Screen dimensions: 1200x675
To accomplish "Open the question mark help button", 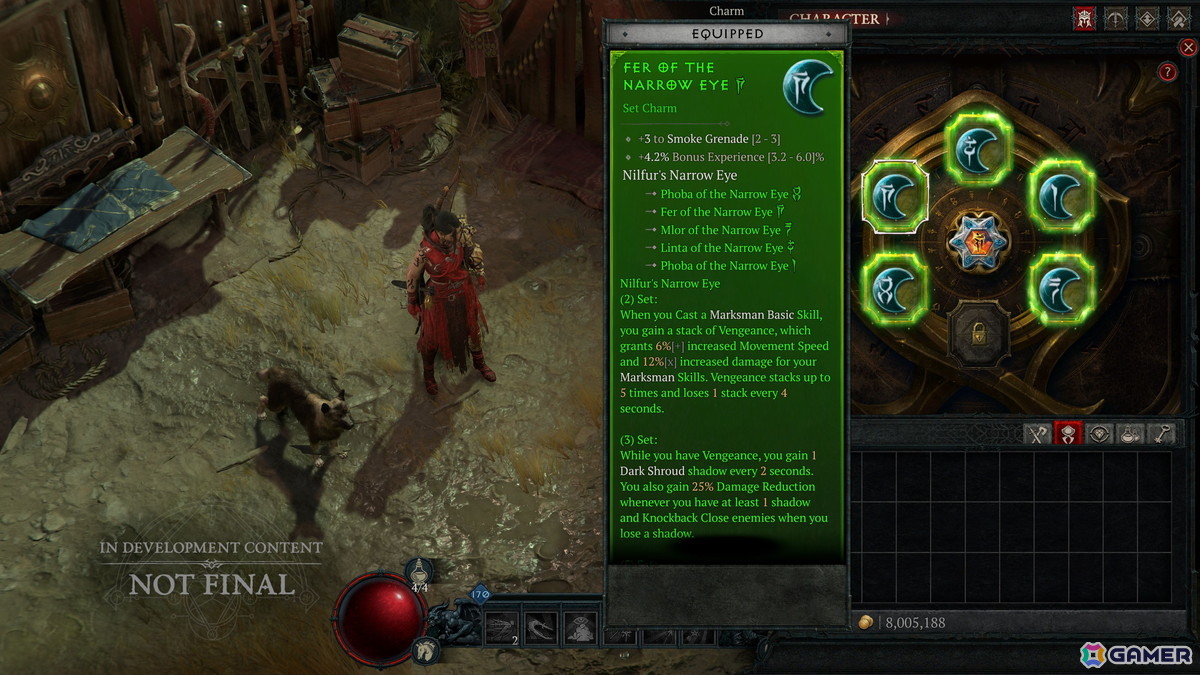I will pos(1166,72).
